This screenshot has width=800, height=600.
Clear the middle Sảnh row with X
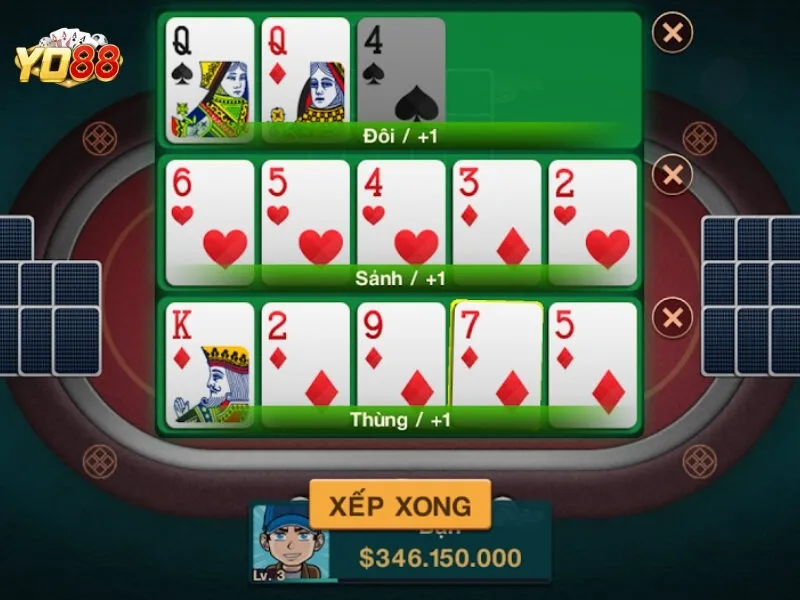pyautogui.click(x=672, y=176)
